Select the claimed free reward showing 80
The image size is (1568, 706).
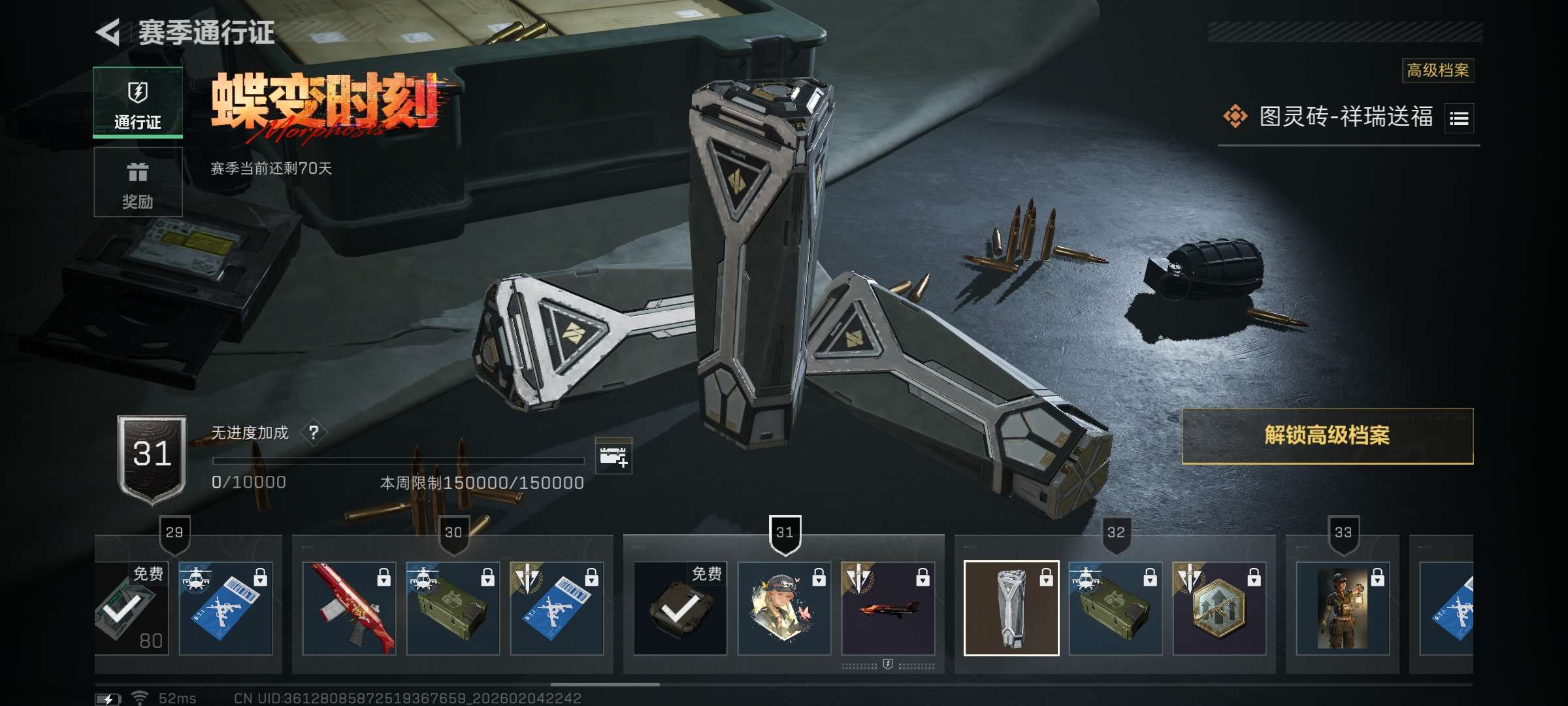coord(131,609)
